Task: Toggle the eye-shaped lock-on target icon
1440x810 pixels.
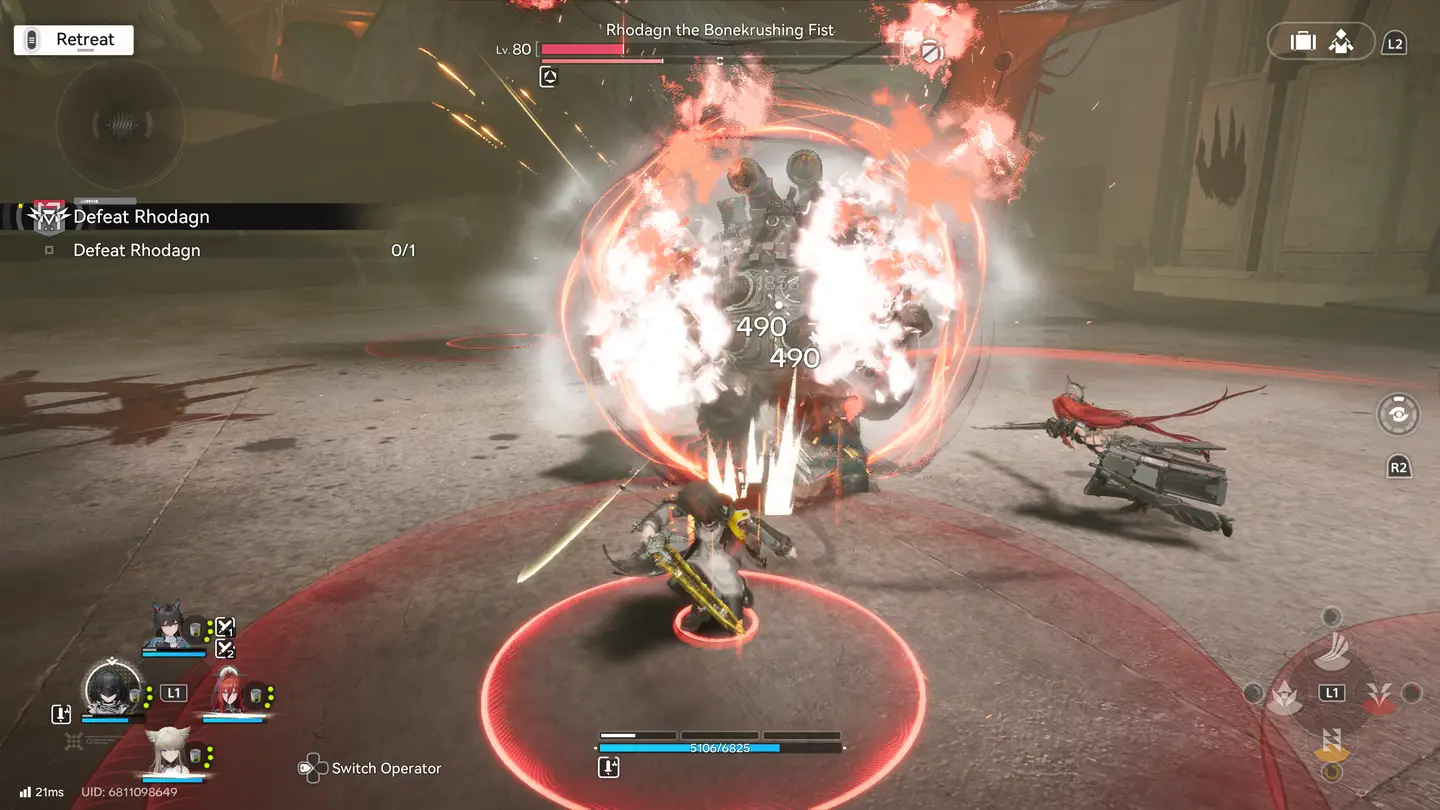Action: pos(1397,414)
